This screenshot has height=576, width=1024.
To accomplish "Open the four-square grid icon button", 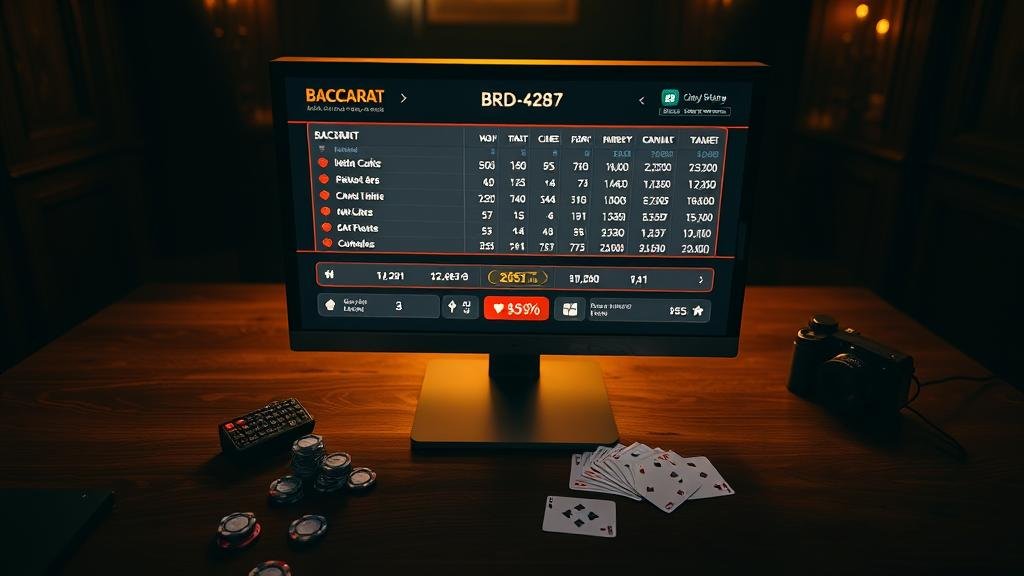I will [x=570, y=310].
